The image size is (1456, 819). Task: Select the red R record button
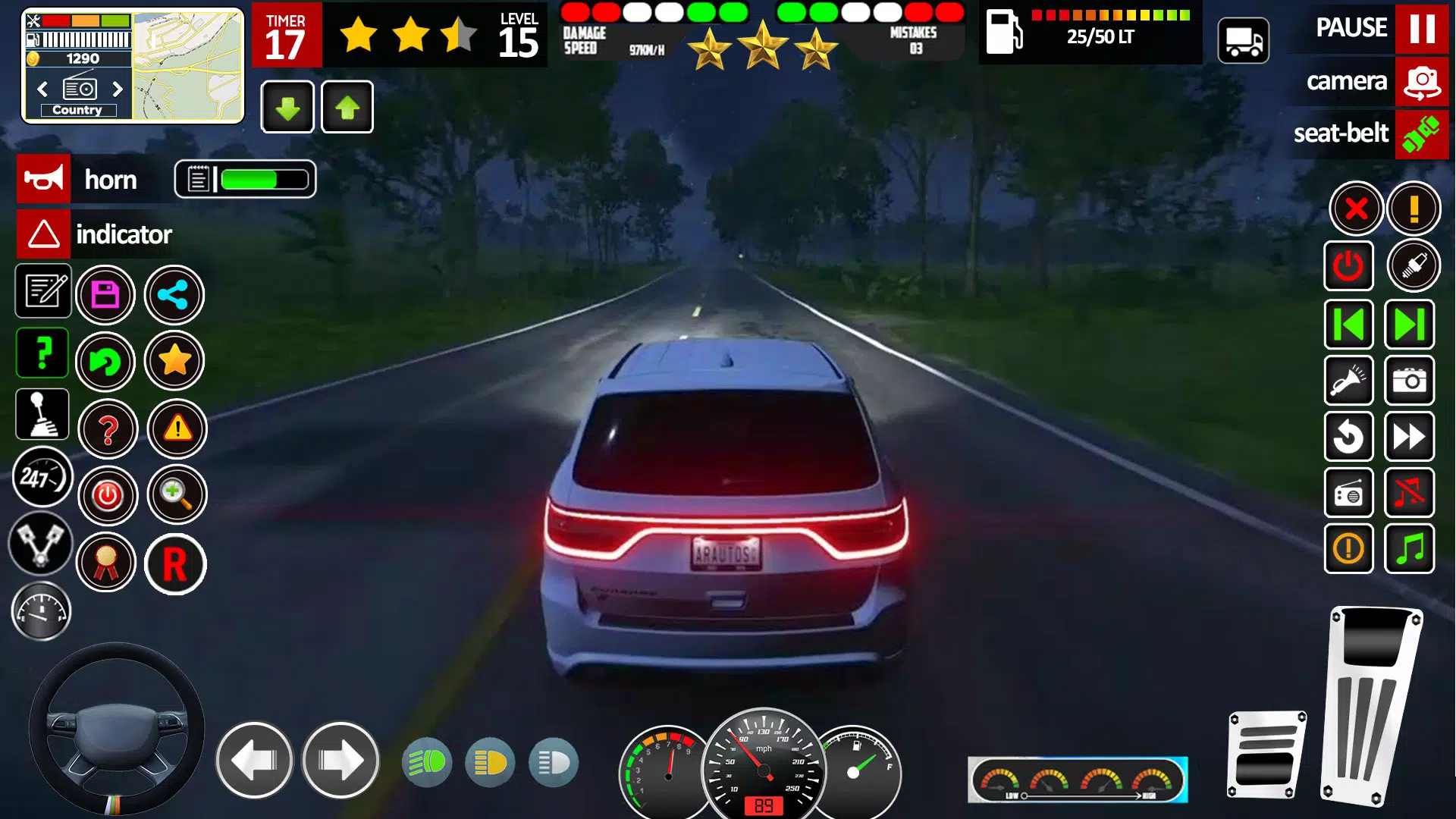click(x=175, y=564)
